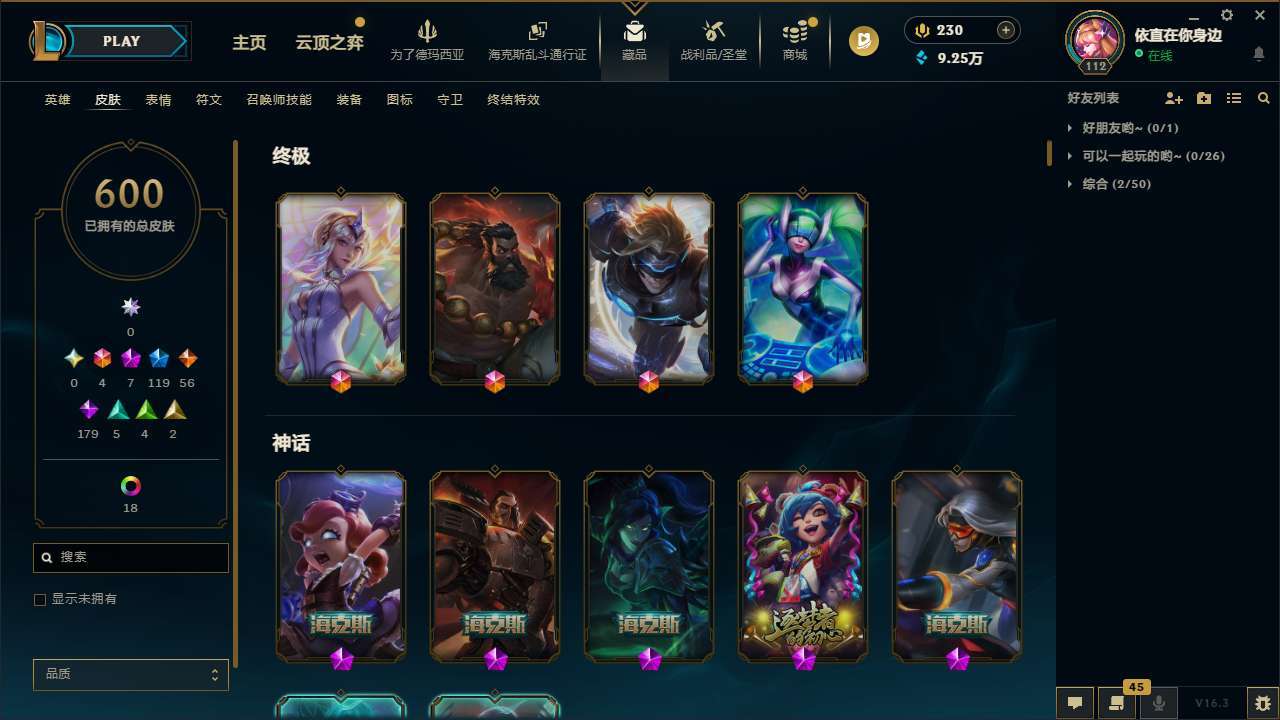Screen dimensions: 1280x720
Task: Click the add friend icon
Action: click(x=1174, y=98)
